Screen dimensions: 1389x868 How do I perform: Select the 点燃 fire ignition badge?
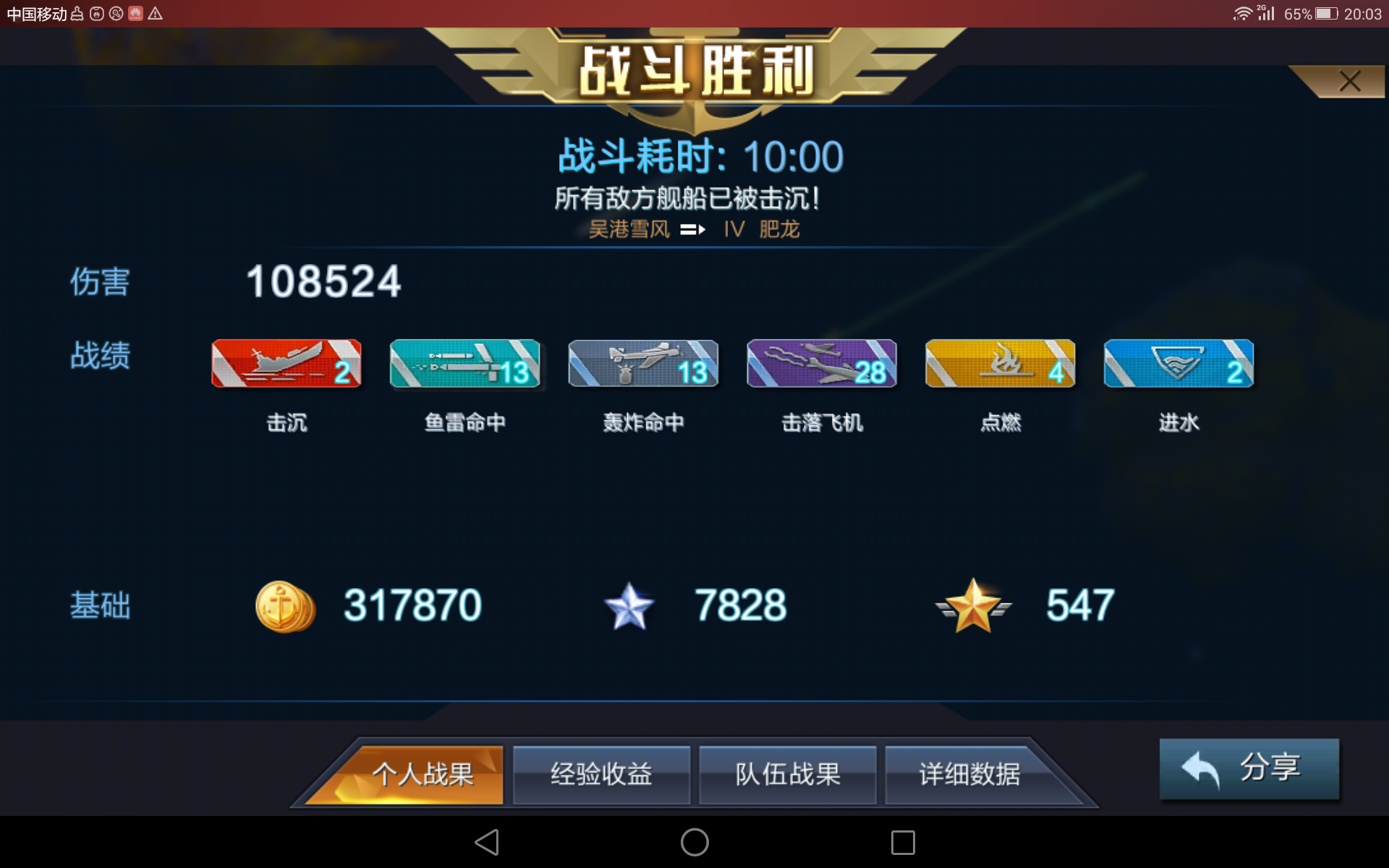point(999,364)
